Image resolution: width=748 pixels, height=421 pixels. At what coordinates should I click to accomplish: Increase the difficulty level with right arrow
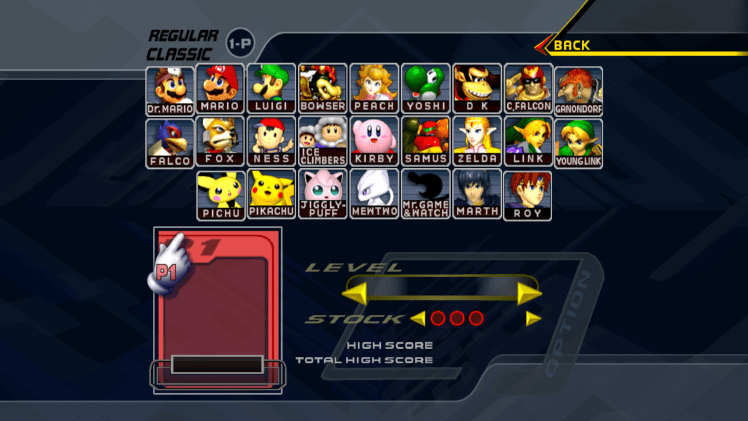point(529,293)
